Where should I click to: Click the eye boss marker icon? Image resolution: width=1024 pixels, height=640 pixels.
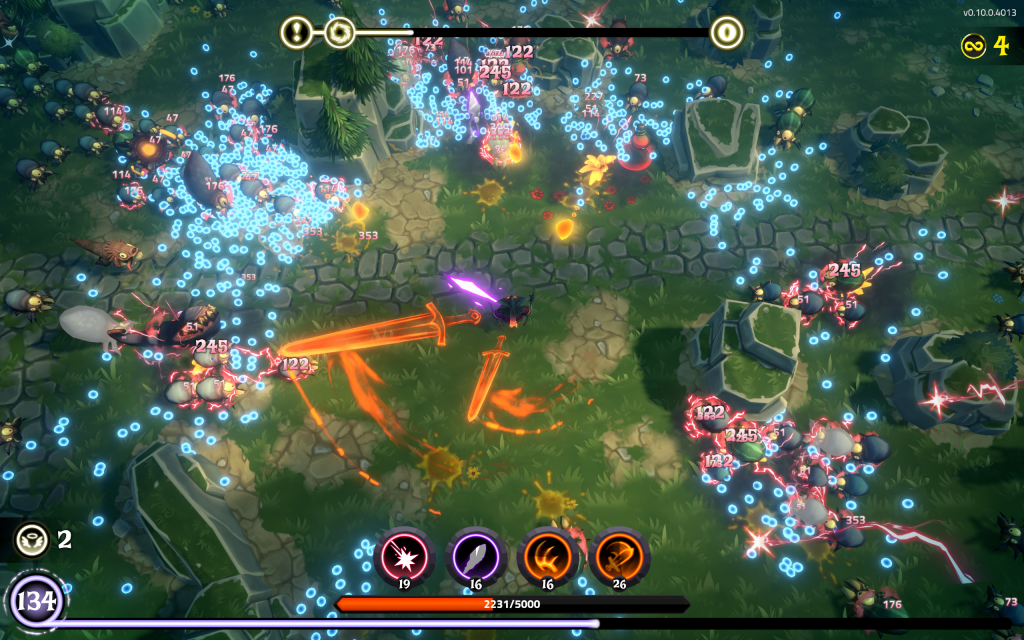point(727,33)
